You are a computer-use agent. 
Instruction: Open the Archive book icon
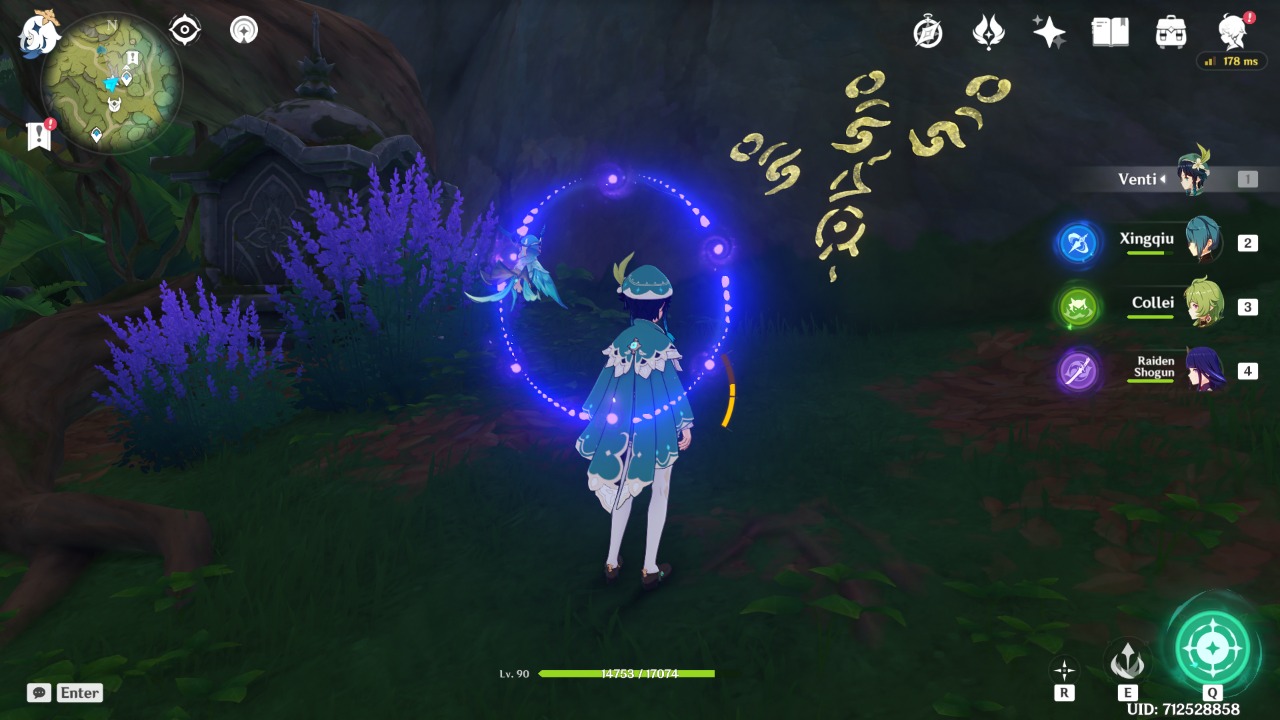pos(1110,31)
